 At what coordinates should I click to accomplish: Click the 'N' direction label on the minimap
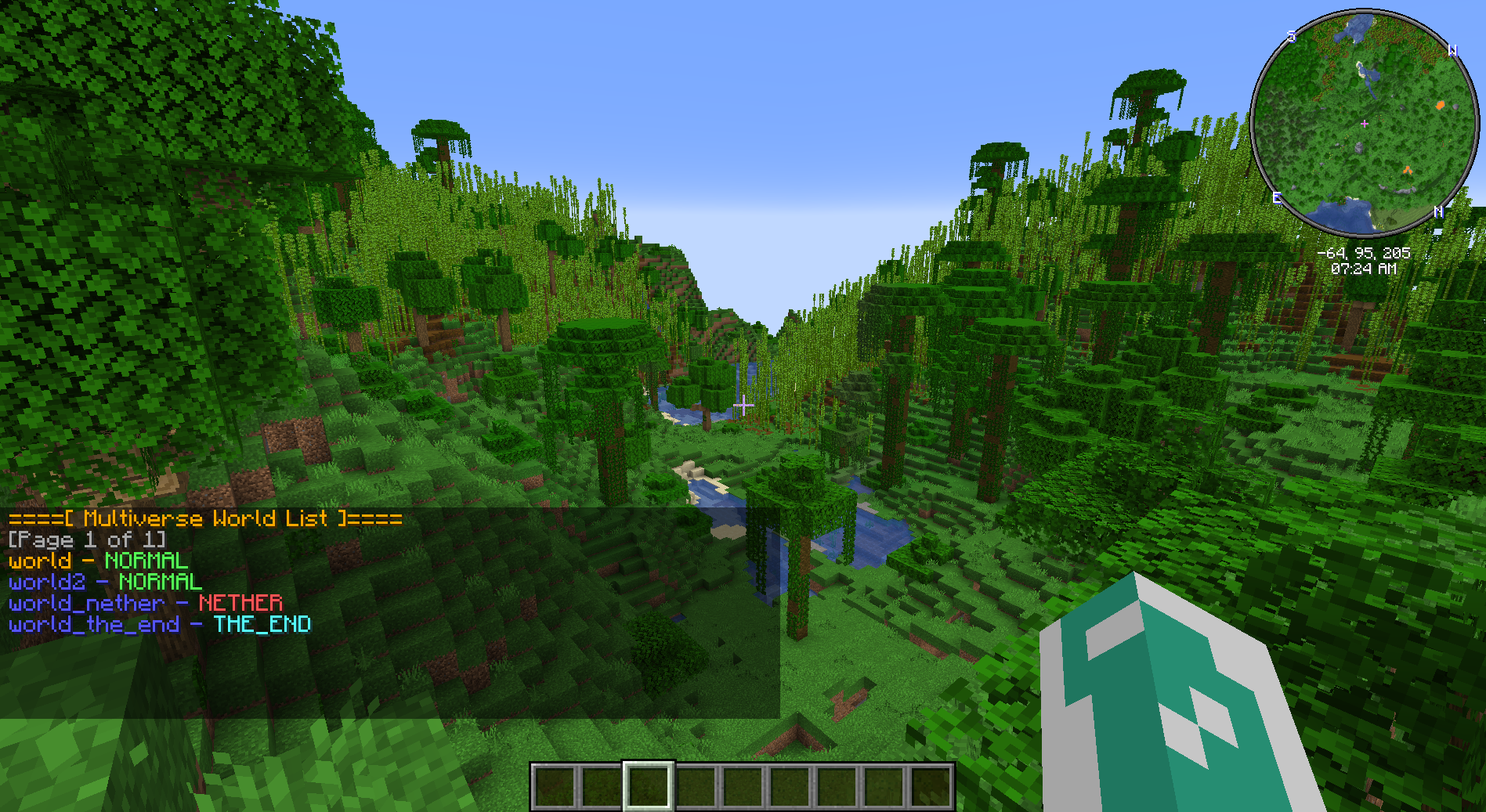[1438, 210]
